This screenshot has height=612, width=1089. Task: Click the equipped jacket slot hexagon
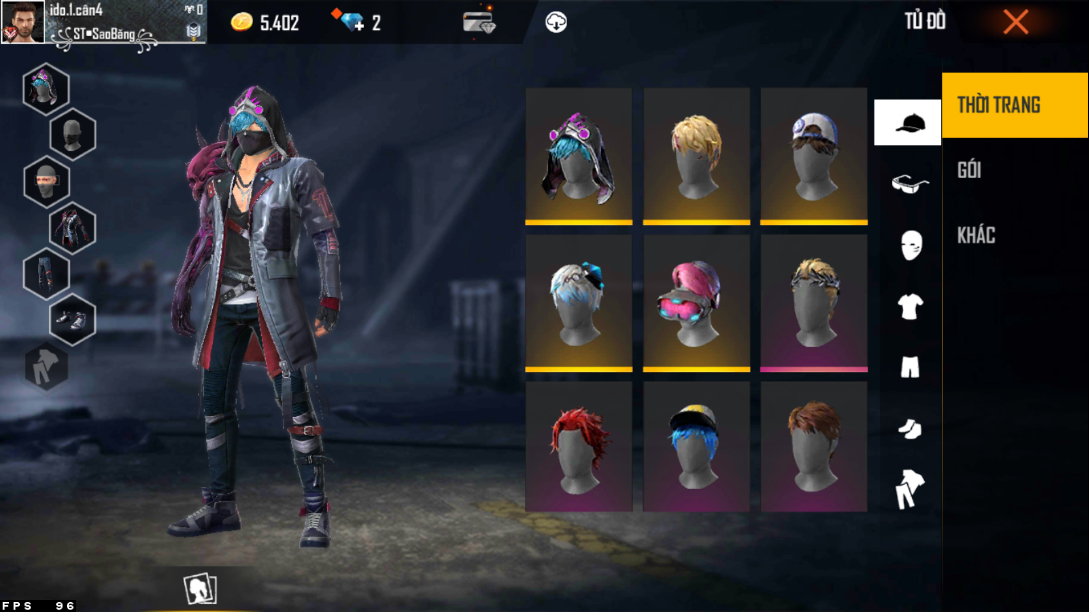(73, 228)
